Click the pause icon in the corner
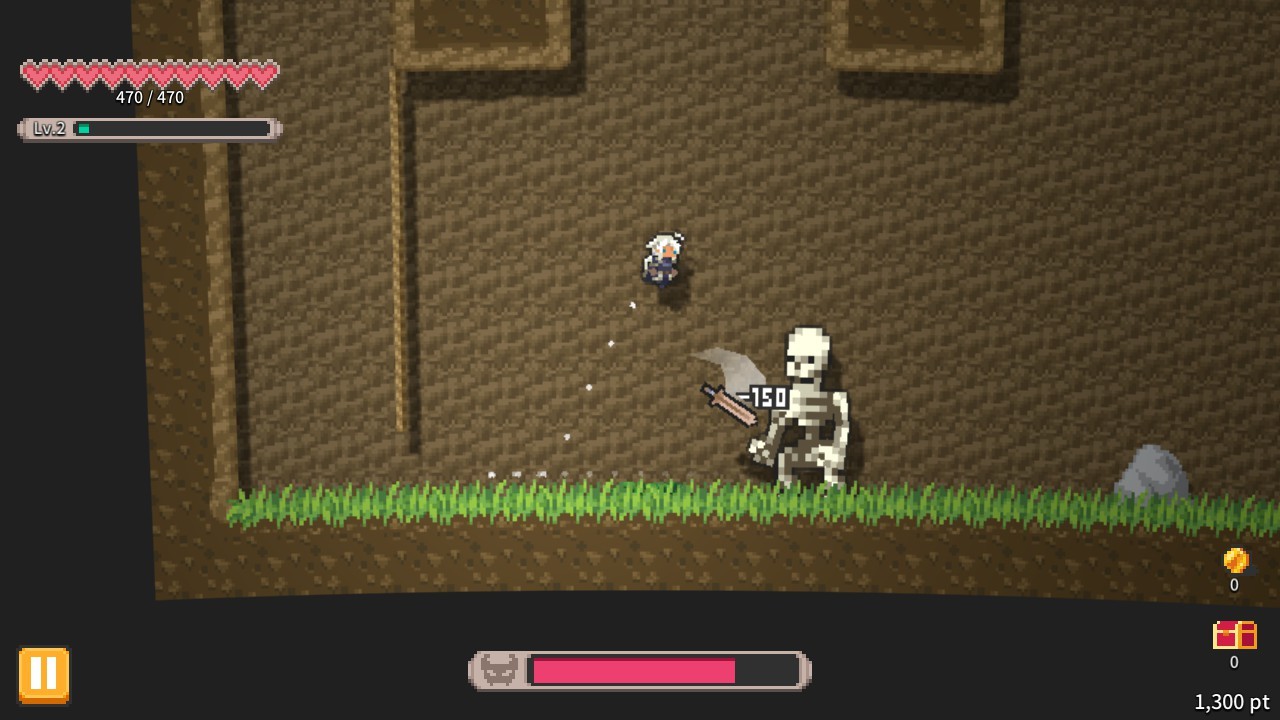 point(42,673)
